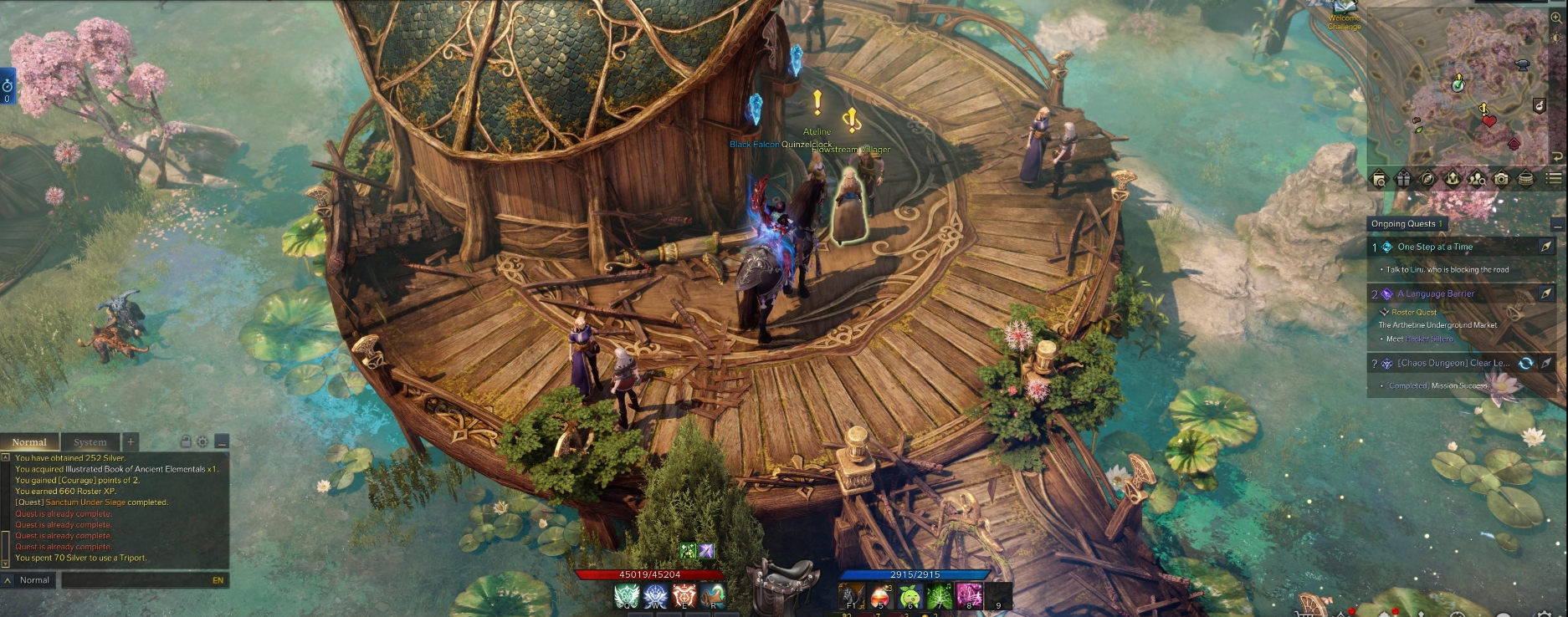This screenshot has height=617, width=1568.
Task: Minimize the chat window
Action: (x=222, y=441)
